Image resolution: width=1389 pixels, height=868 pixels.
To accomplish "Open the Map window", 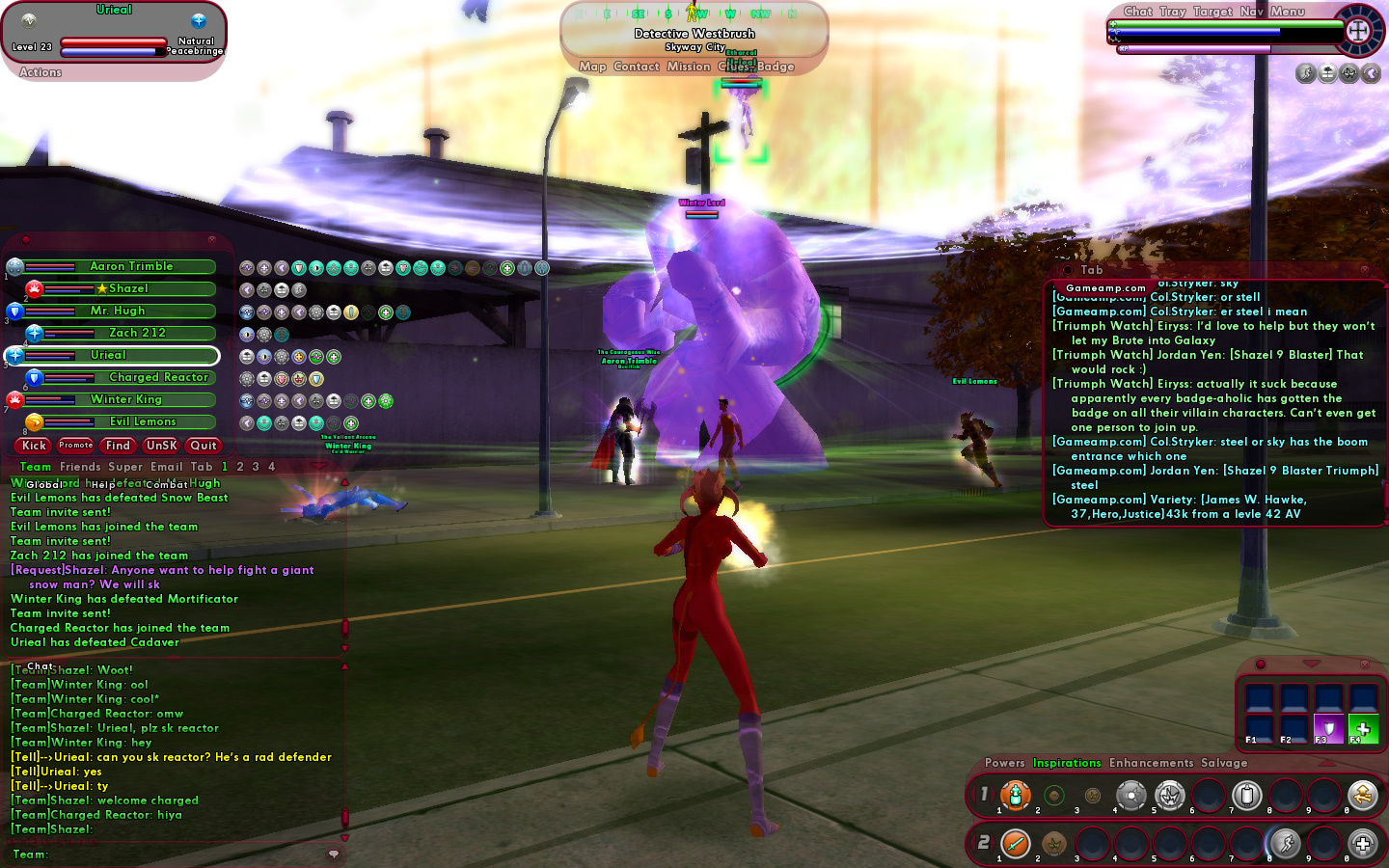I will click(592, 67).
